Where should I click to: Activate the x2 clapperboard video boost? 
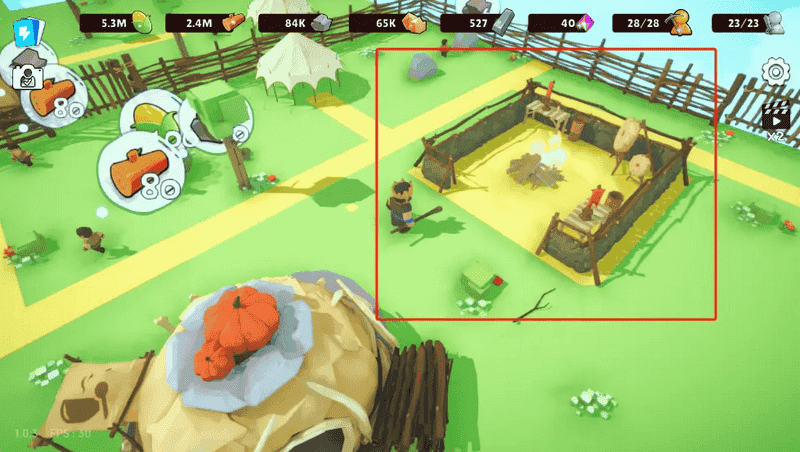coord(775,118)
